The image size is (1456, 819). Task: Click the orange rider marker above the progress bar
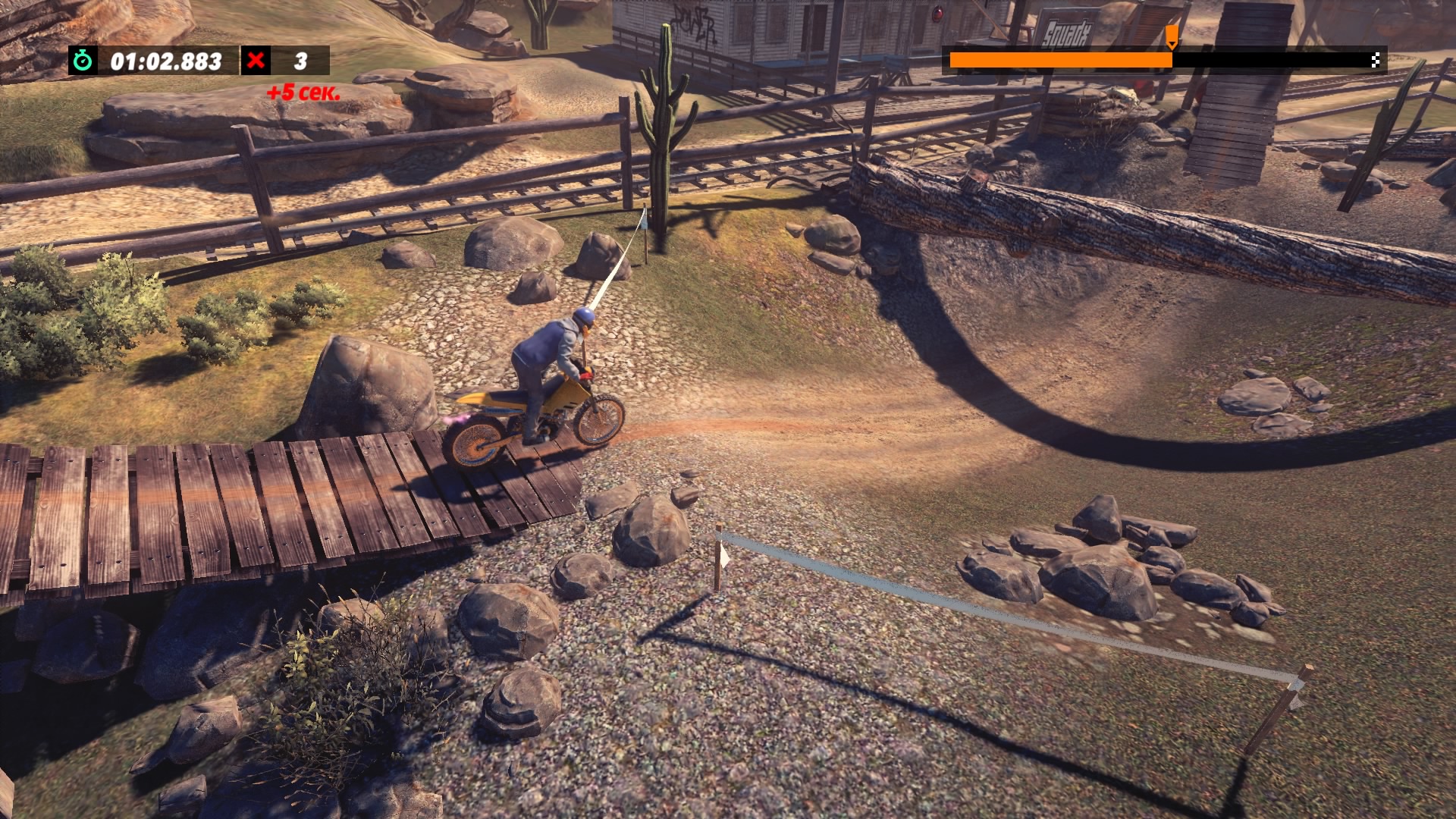coord(1172,36)
